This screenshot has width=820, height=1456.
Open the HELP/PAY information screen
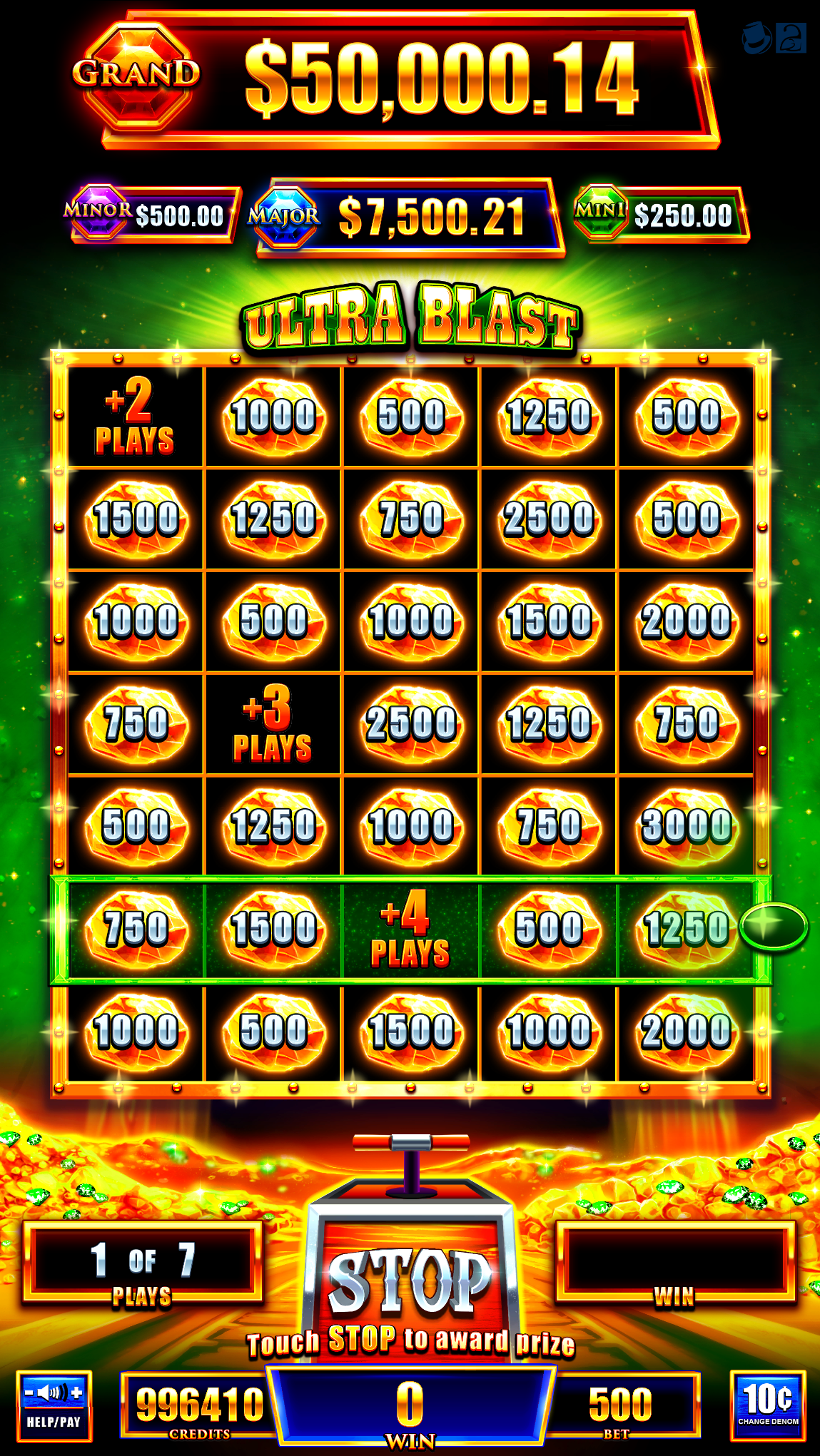(54, 1422)
